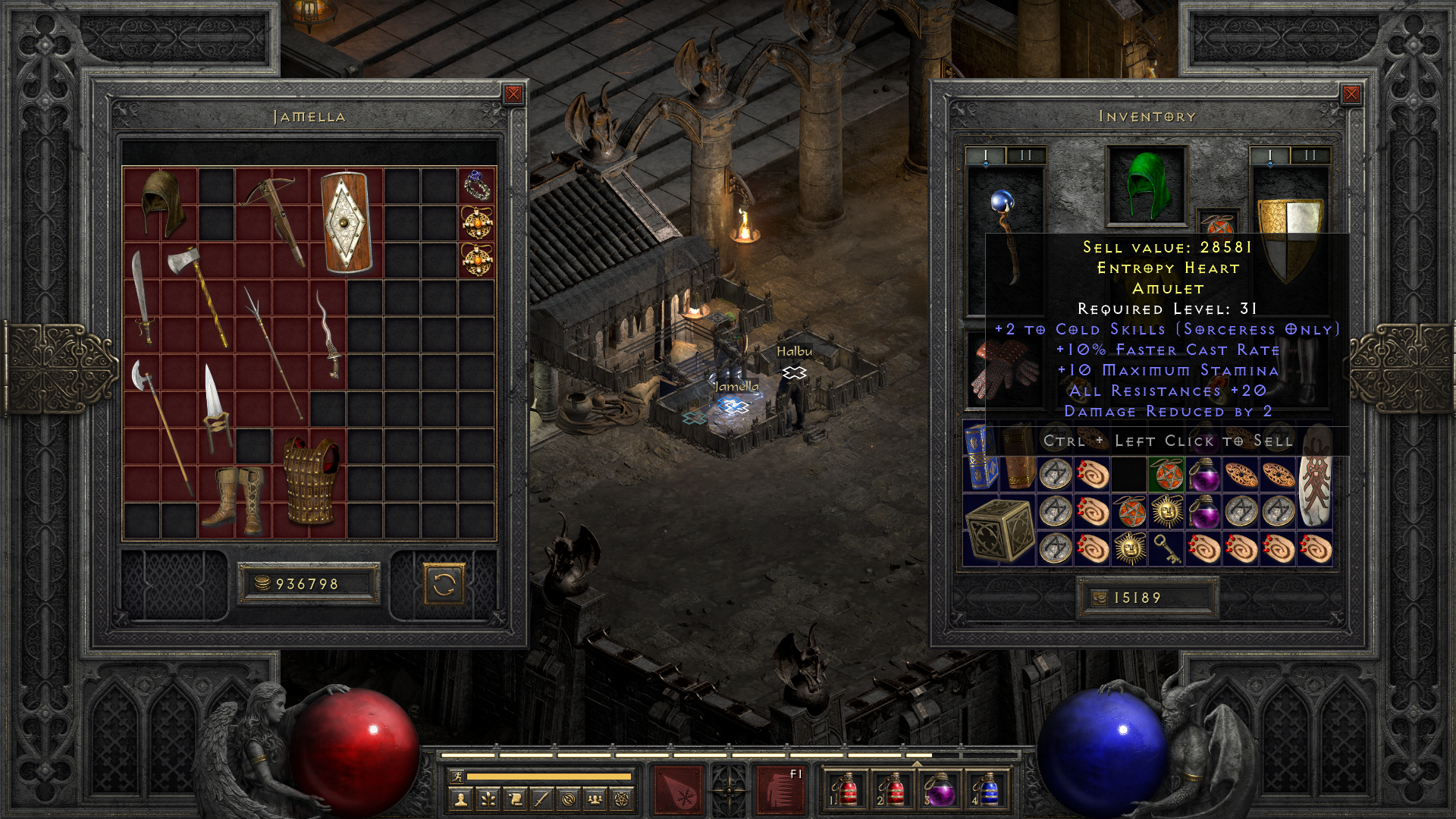This screenshot has height=819, width=1456.
Task: Open the left frost skill selector
Action: [678, 789]
